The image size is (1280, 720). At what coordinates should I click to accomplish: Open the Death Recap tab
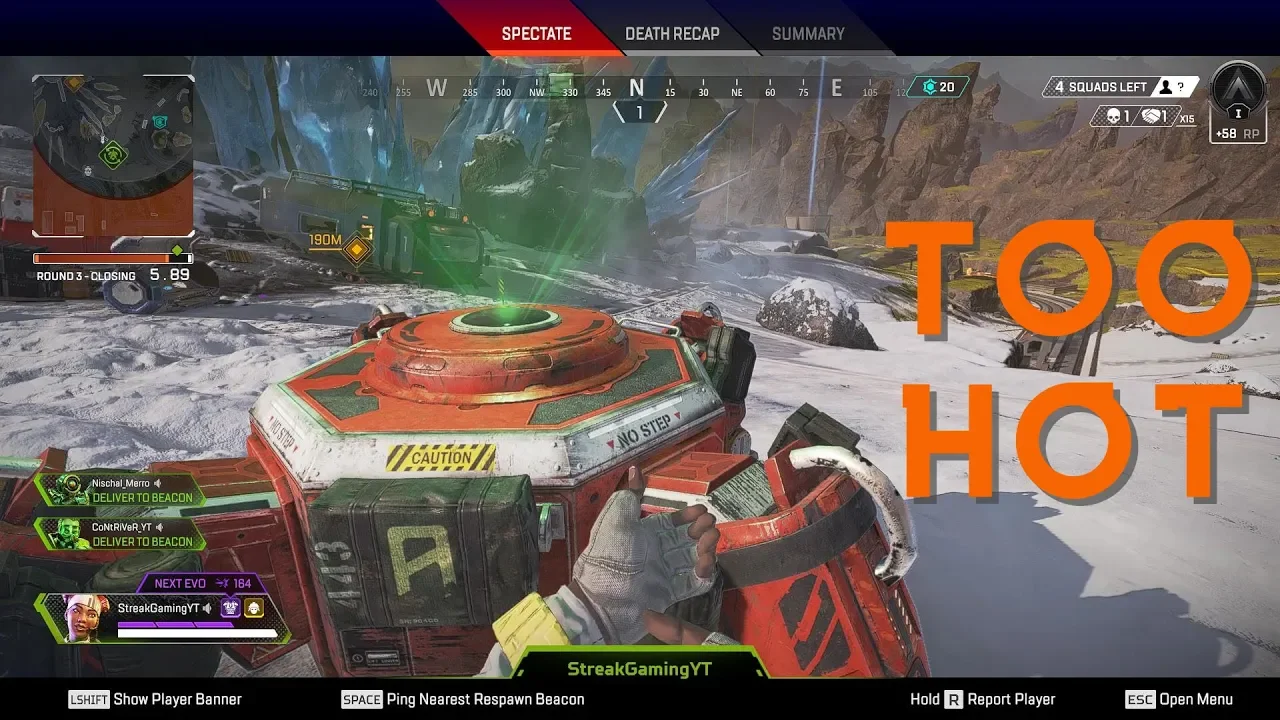tap(672, 34)
